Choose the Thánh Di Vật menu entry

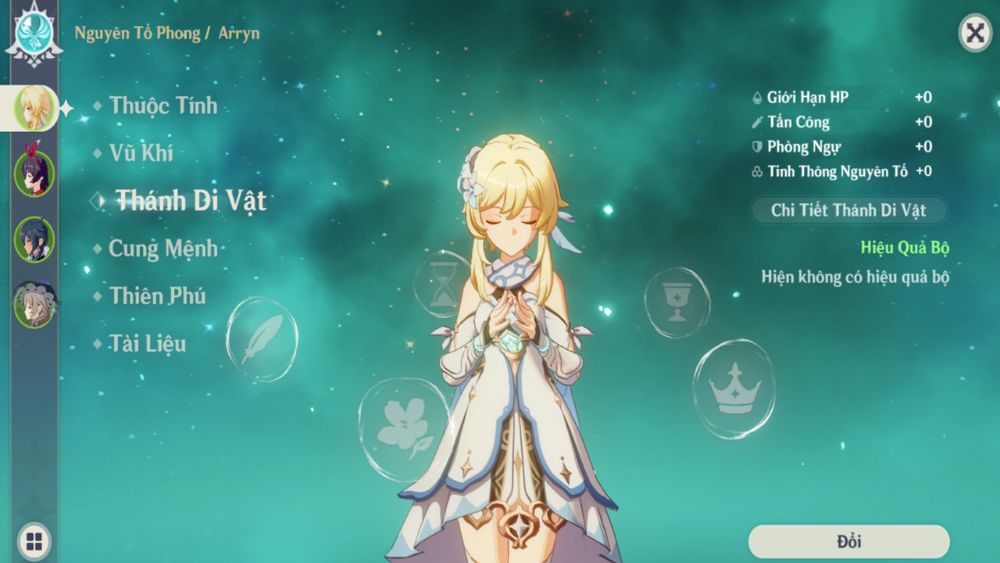190,200
